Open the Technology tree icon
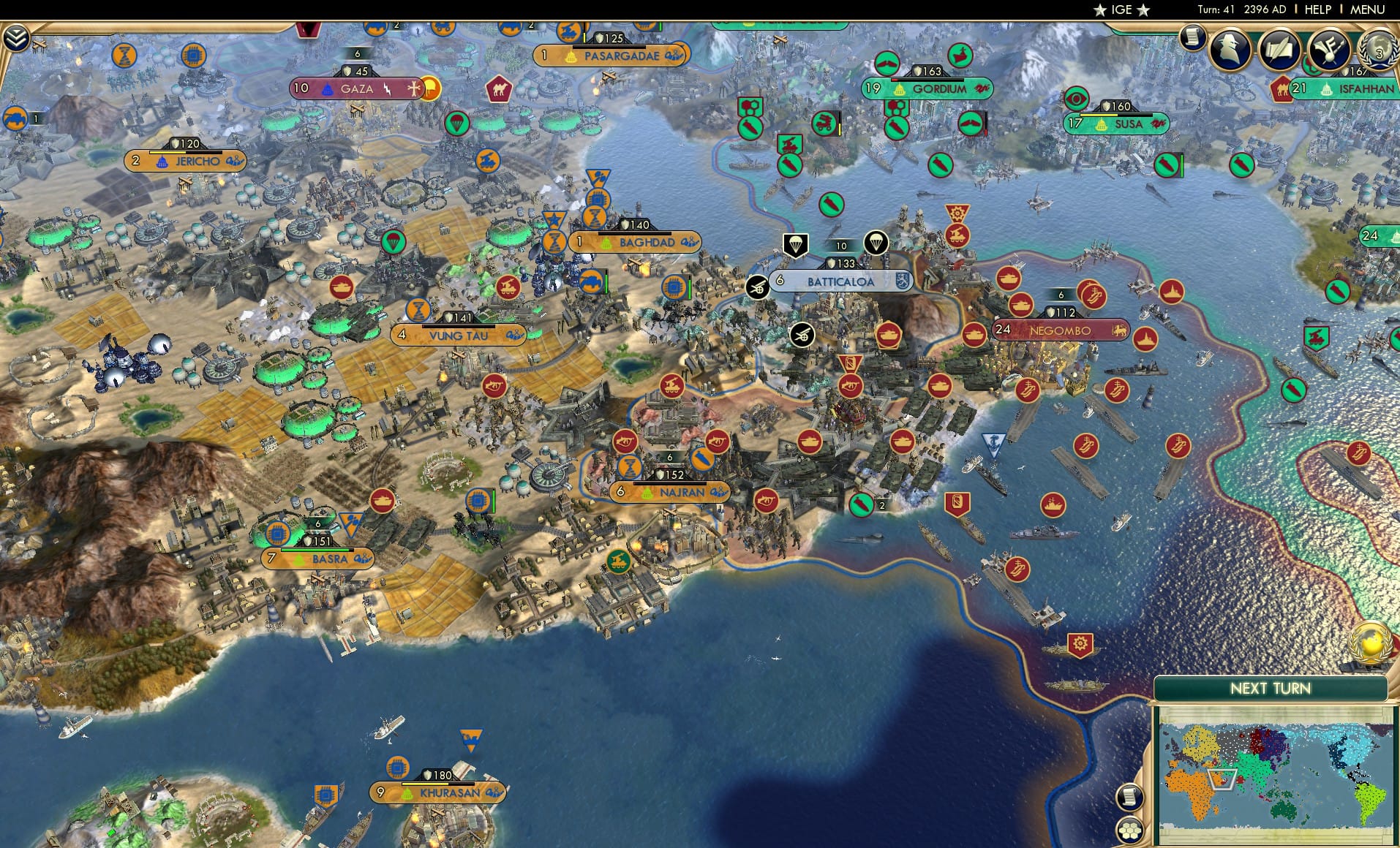Image resolution: width=1400 pixels, height=848 pixels. pos(1329,50)
